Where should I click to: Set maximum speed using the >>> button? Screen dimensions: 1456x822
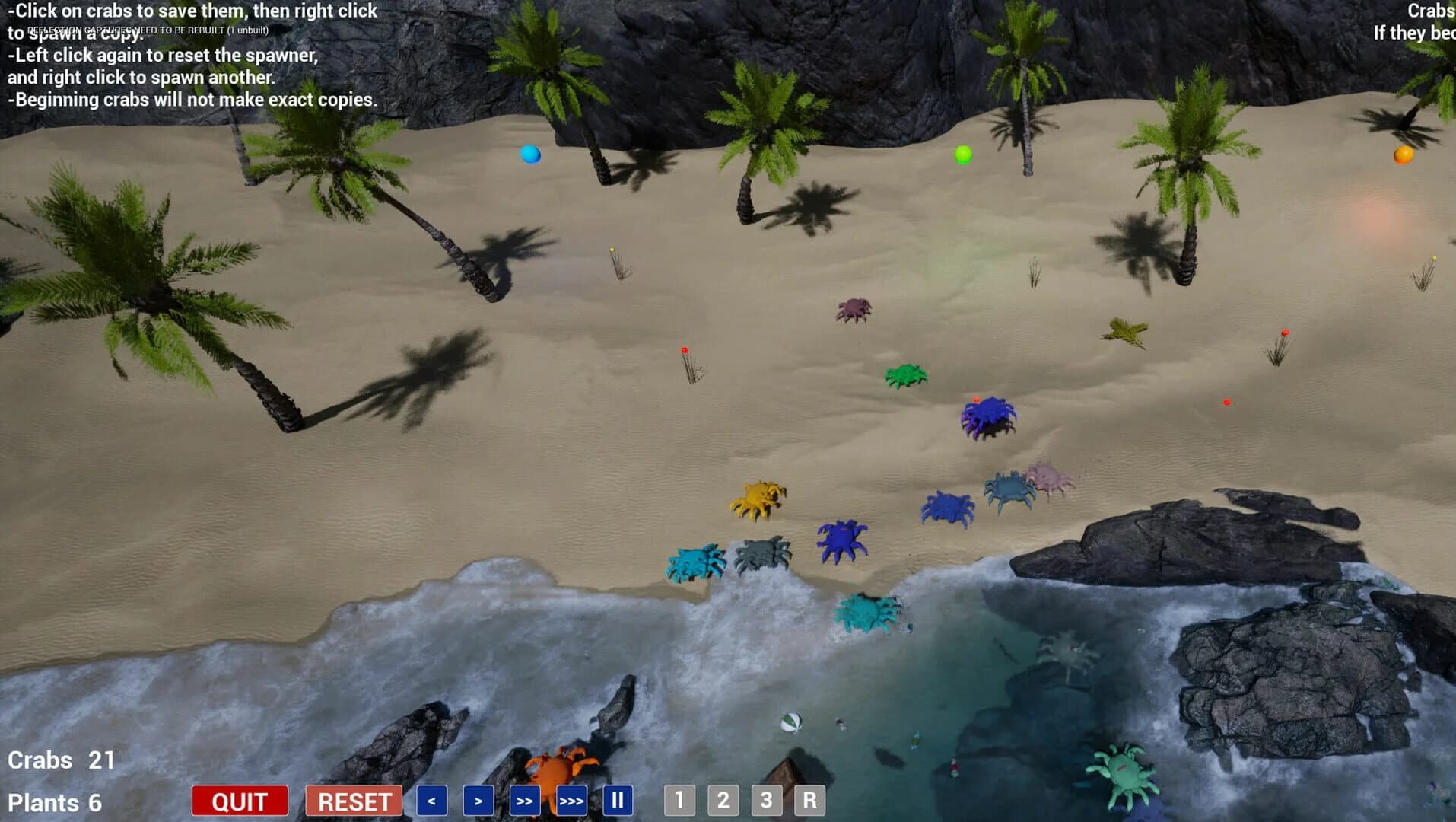click(571, 800)
